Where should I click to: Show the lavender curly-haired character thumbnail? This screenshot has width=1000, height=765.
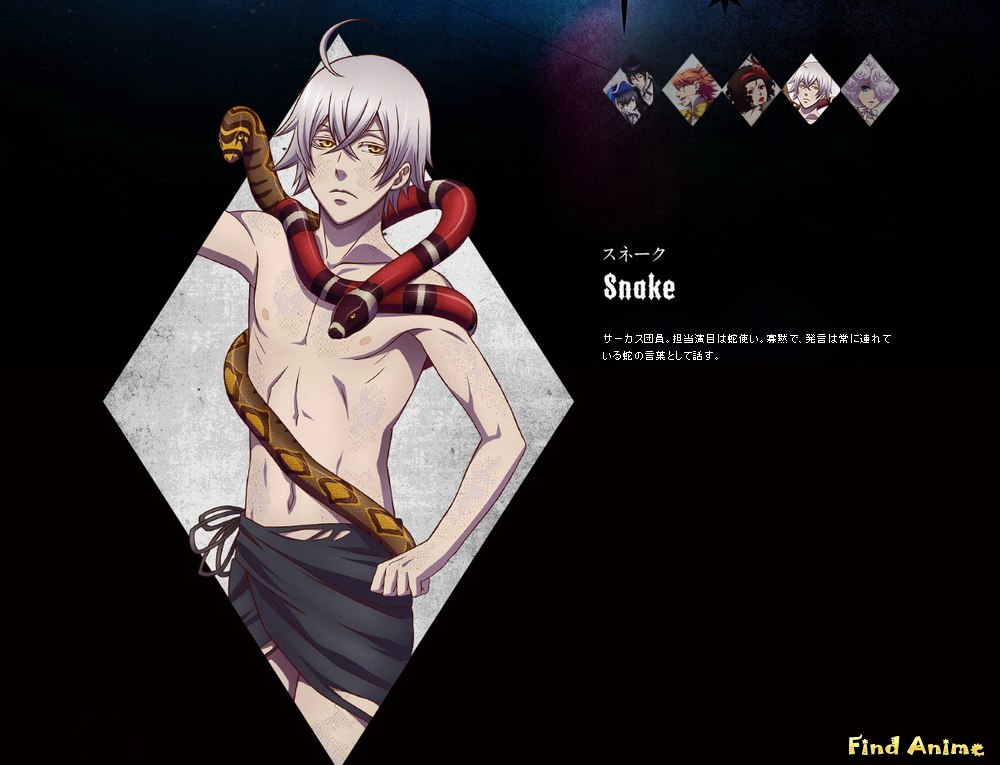point(870,90)
